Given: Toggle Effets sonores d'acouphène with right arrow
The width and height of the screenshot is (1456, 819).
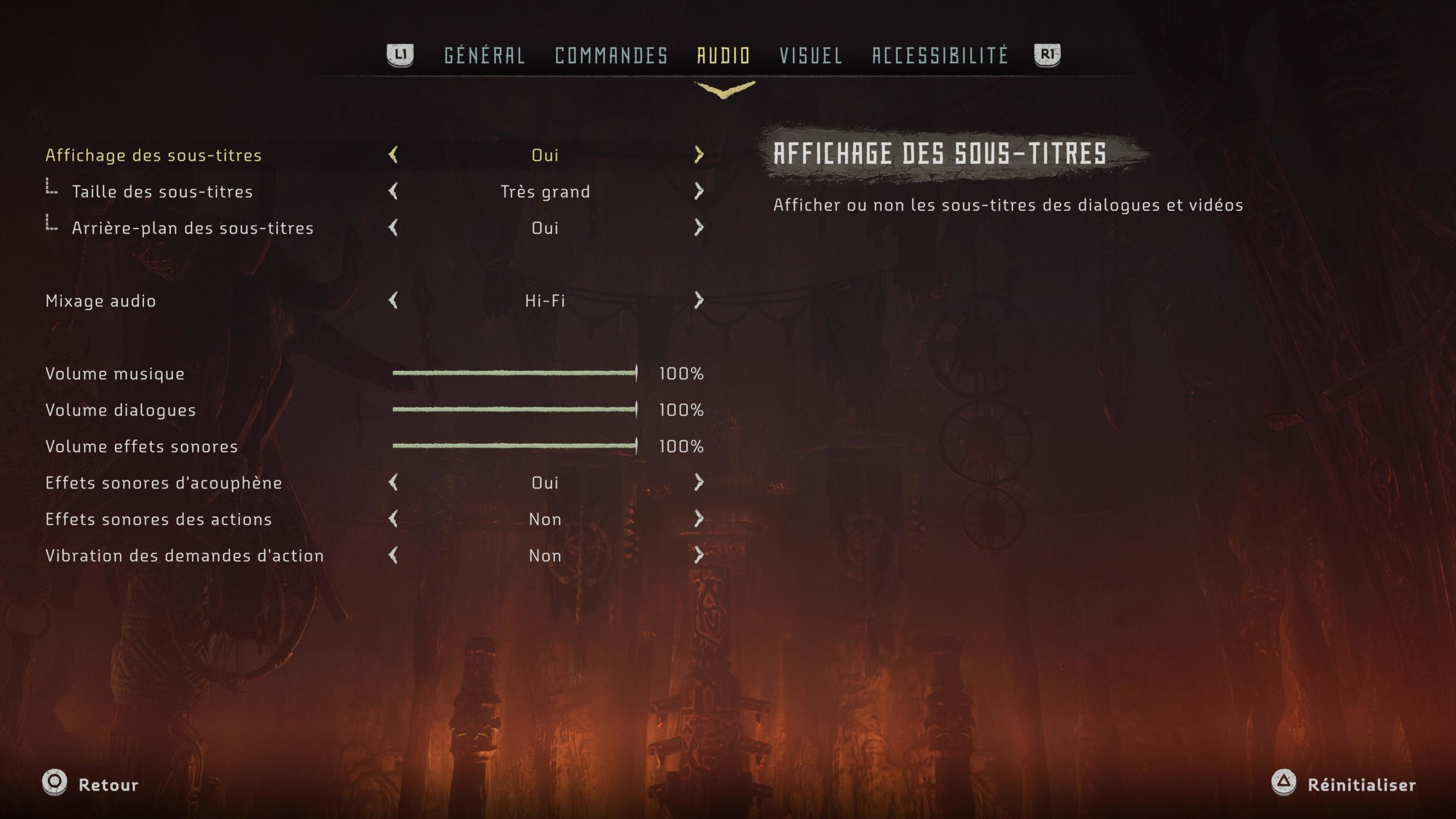Looking at the screenshot, I should click(699, 482).
